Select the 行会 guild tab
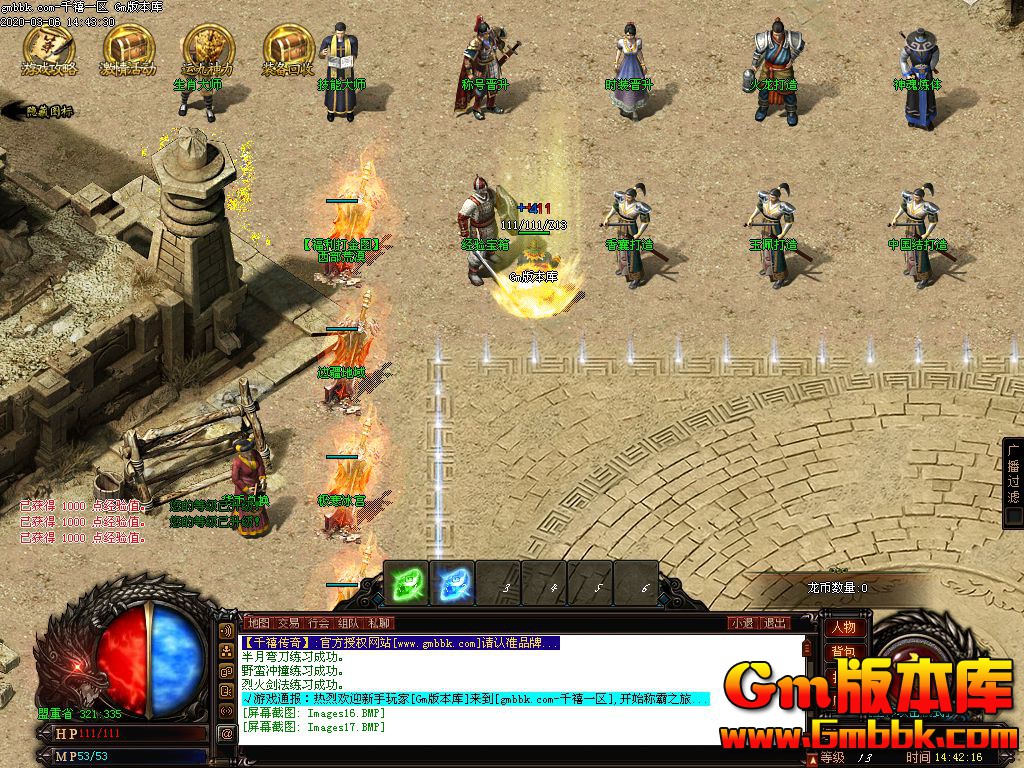The image size is (1024, 768). click(x=318, y=623)
